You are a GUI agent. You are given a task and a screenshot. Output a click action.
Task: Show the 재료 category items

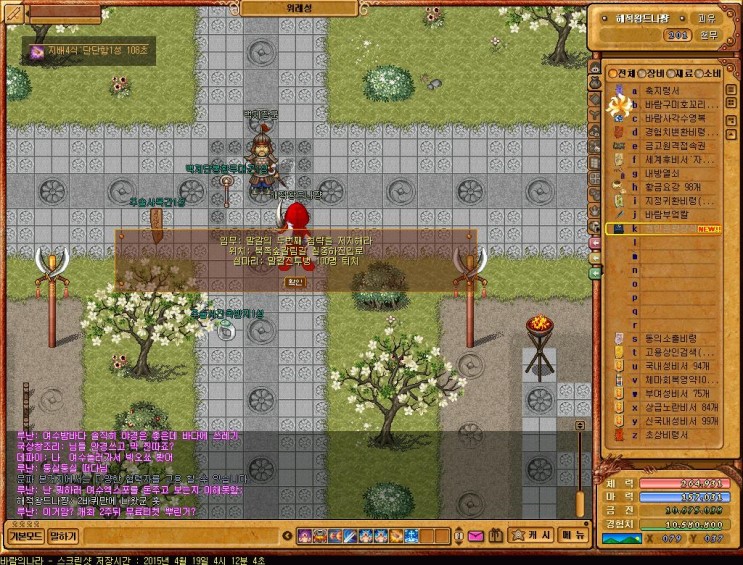[x=682, y=73]
